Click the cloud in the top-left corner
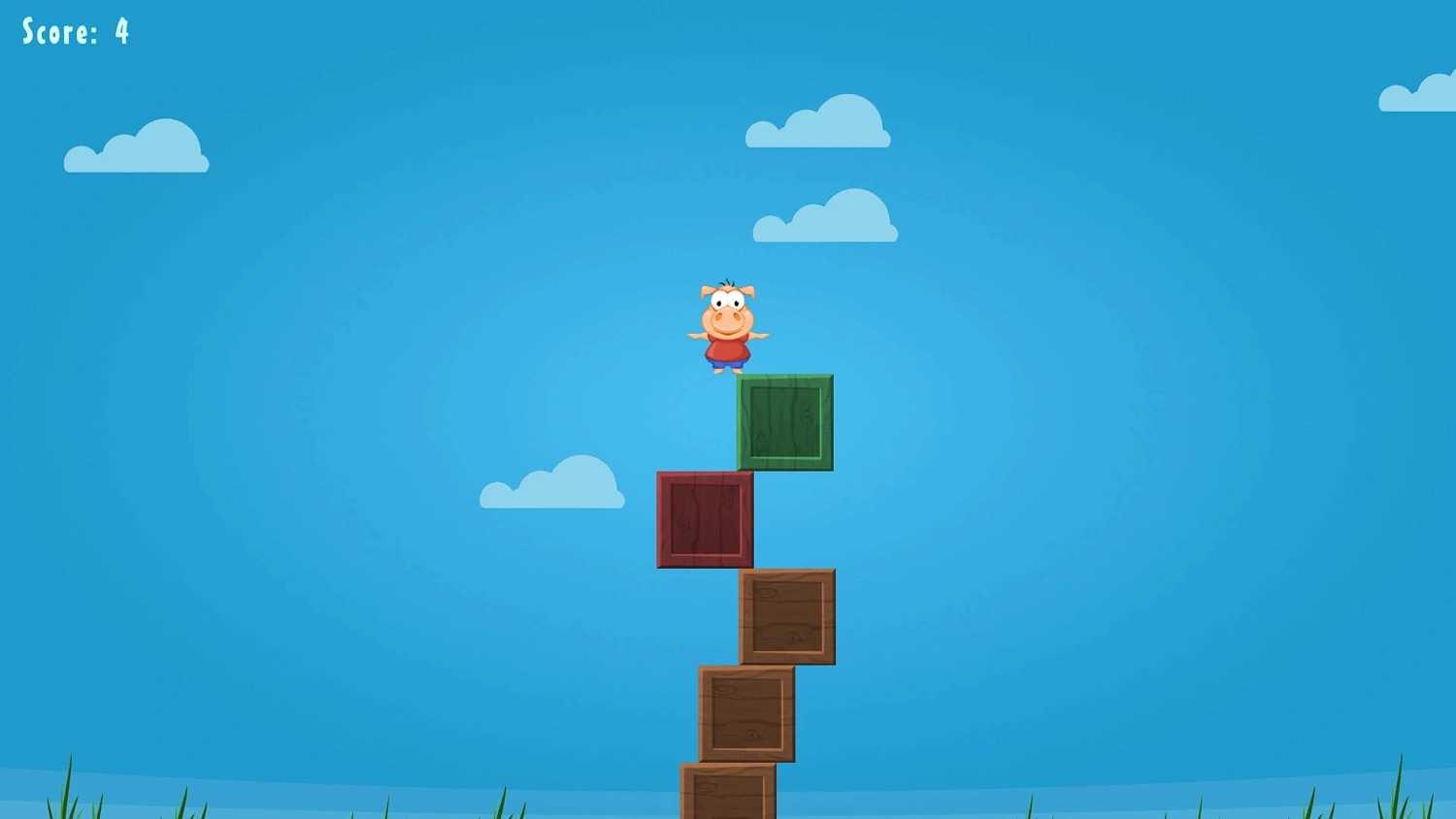Viewport: 1456px width, 819px height. tap(136, 150)
